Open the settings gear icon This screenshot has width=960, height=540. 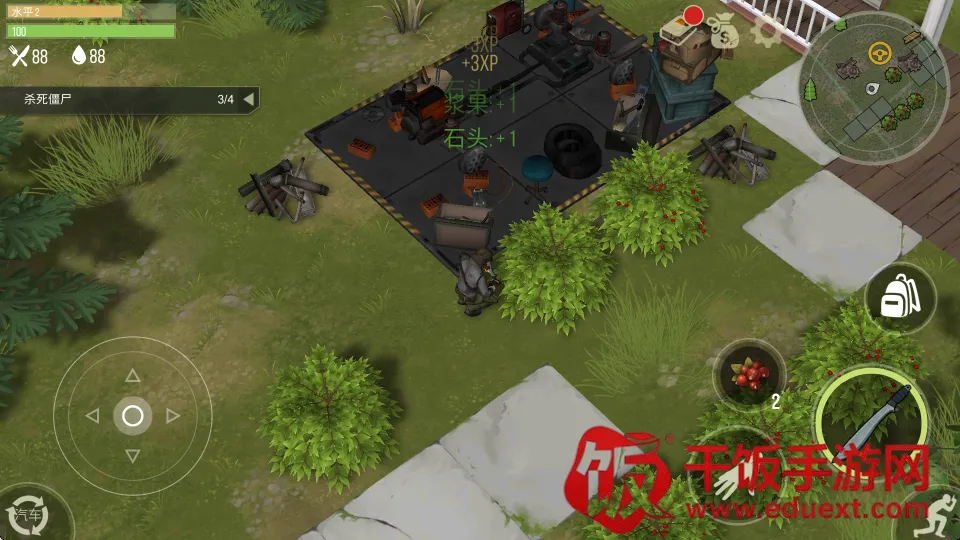767,30
